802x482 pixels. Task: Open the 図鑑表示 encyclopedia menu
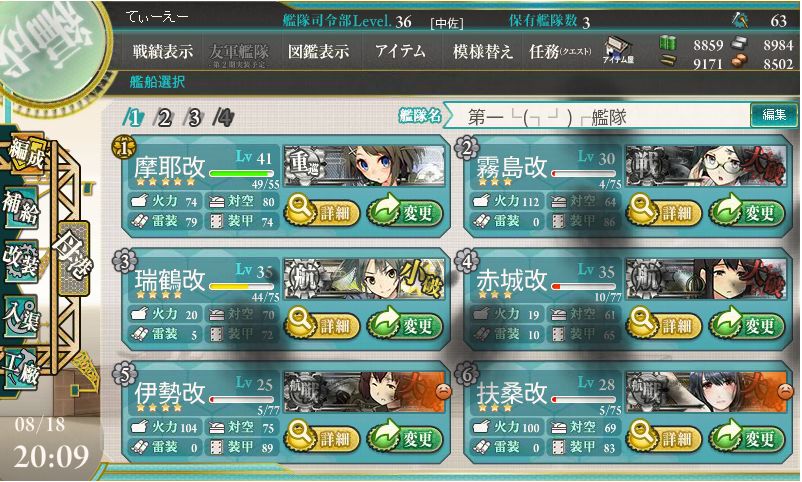pyautogui.click(x=317, y=50)
